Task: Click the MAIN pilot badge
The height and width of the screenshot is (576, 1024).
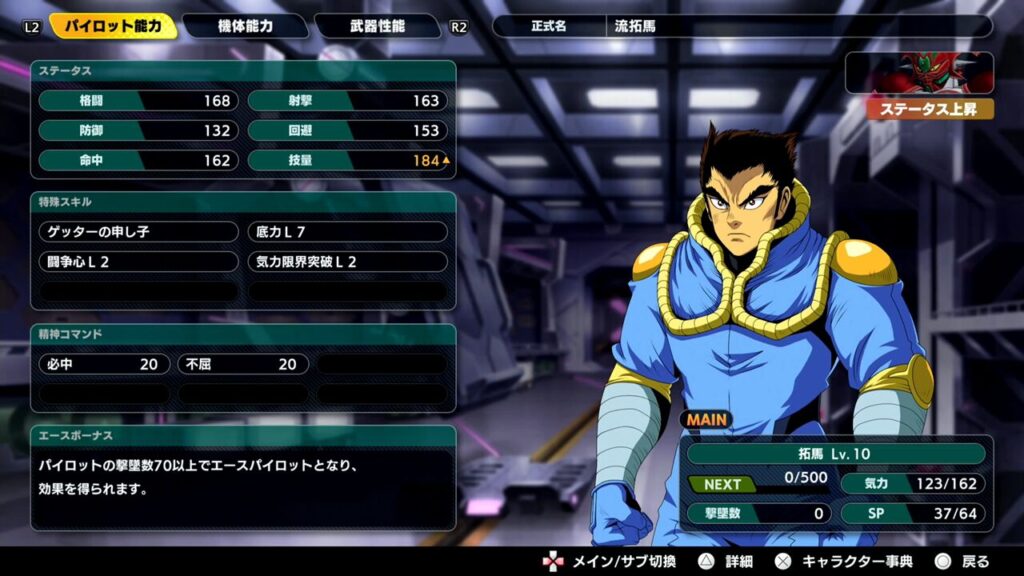Action: [x=707, y=420]
